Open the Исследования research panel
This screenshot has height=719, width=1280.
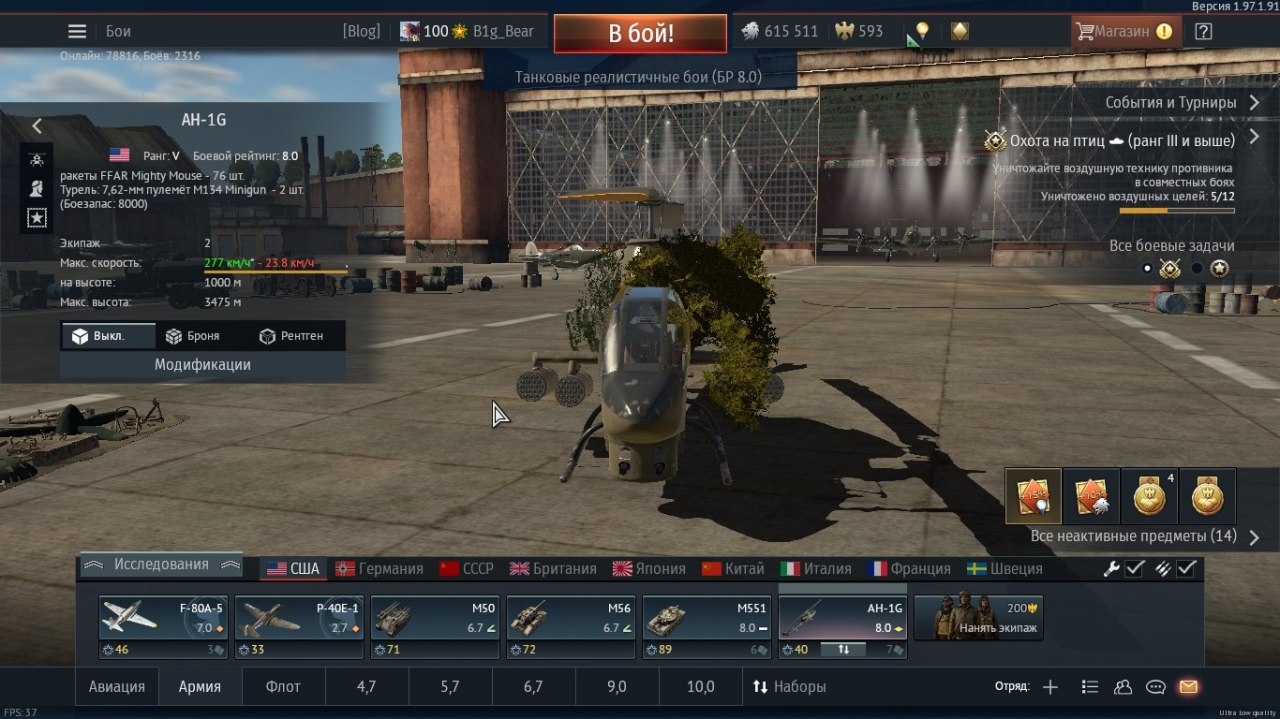[161, 564]
